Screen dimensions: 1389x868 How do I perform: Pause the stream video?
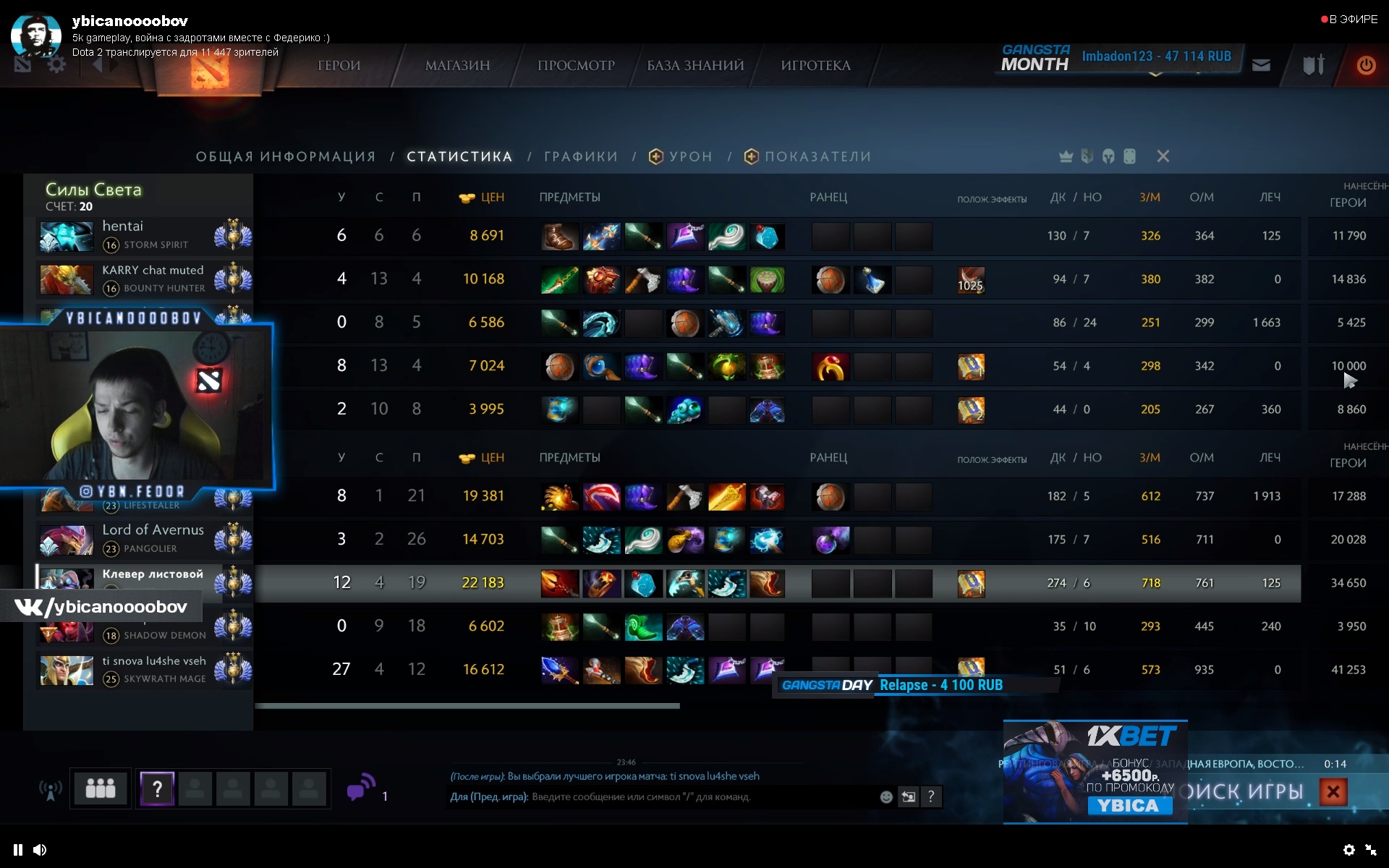[18, 850]
